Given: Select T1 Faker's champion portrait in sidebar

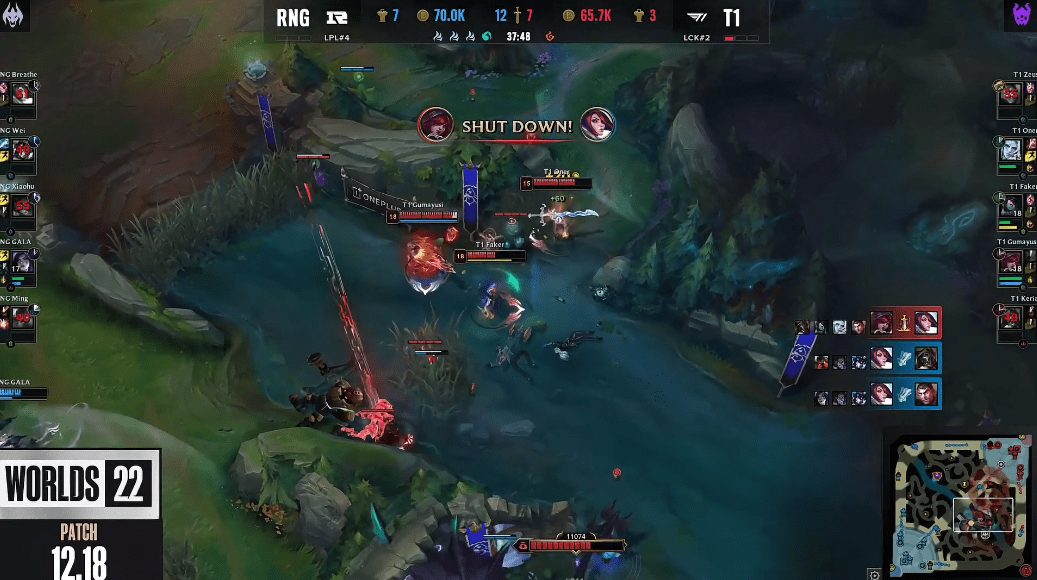Looking at the screenshot, I should (x=1012, y=207).
